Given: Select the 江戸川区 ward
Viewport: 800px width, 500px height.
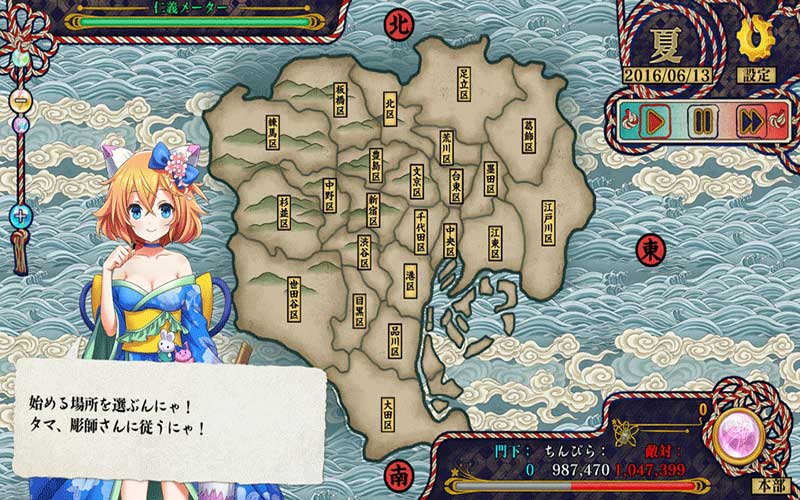Looking at the screenshot, I should (548, 222).
